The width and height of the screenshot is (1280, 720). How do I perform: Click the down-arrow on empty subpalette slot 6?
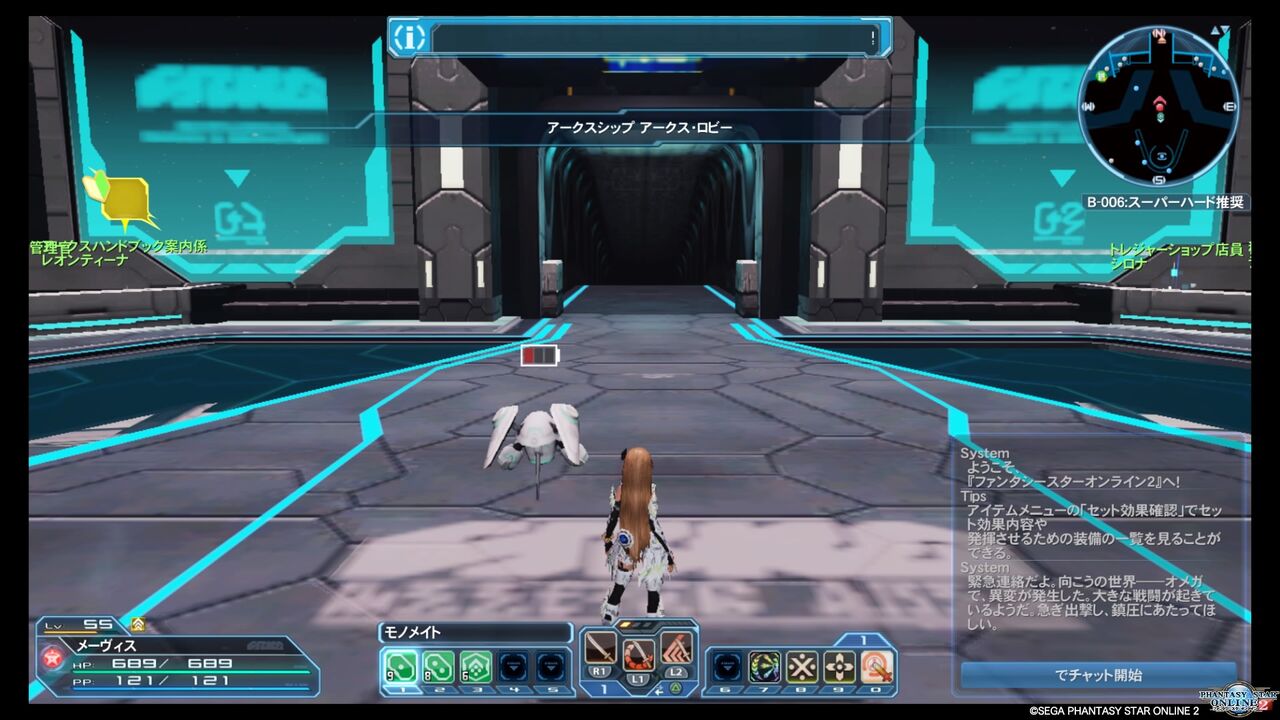727,666
